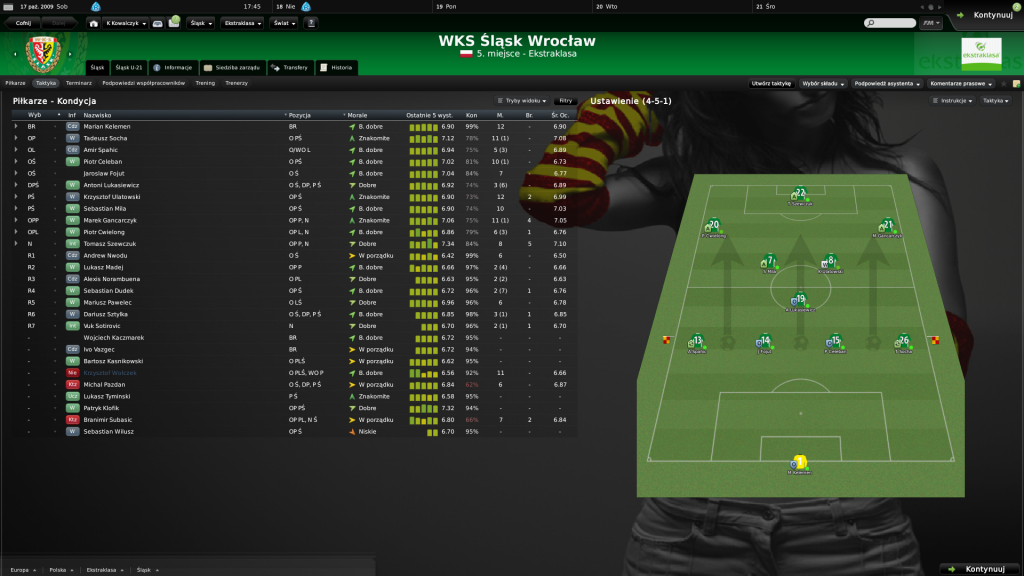
Task: Open the Tryby widoku view menu
Action: point(524,101)
